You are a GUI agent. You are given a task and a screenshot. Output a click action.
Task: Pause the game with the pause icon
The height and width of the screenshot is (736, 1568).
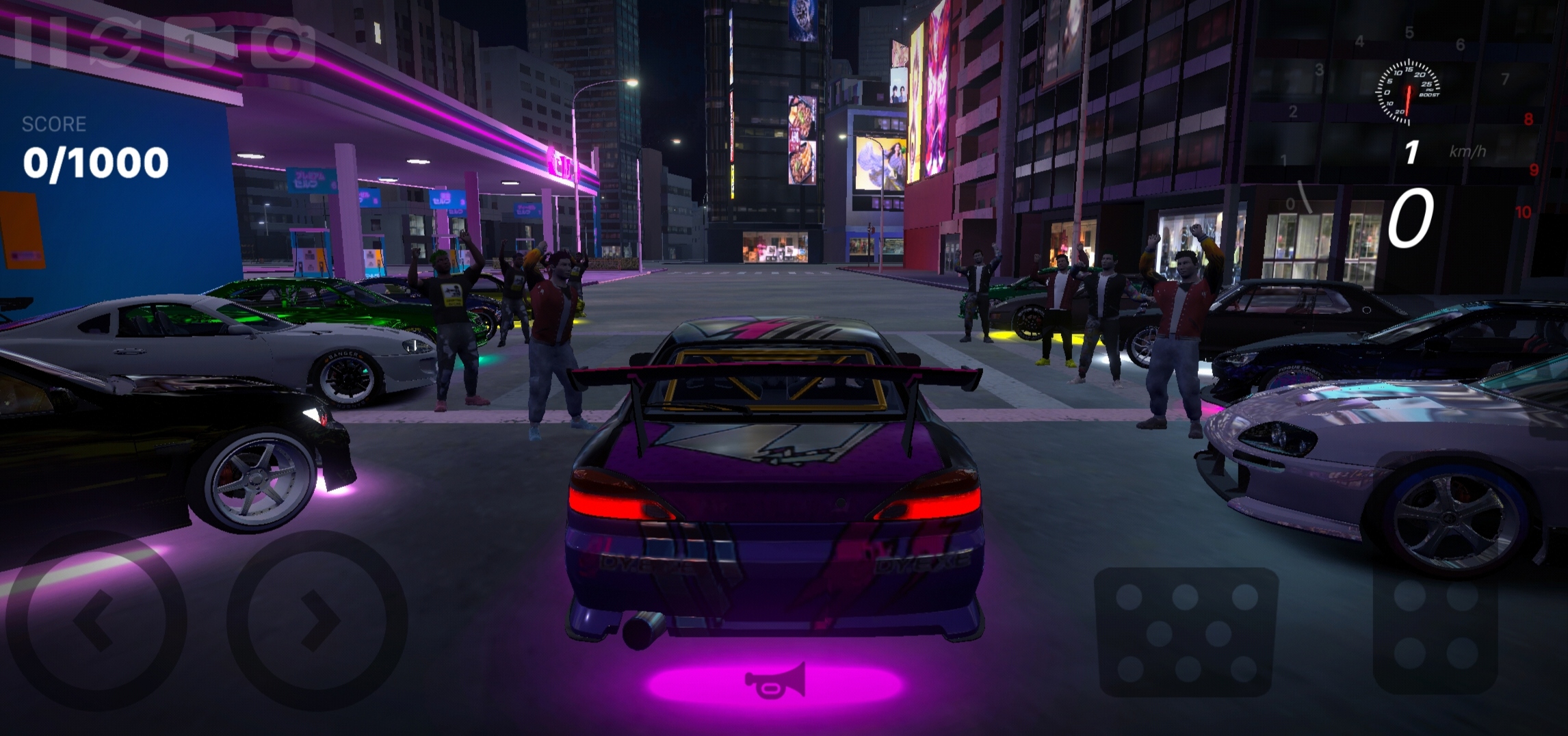click(x=41, y=42)
